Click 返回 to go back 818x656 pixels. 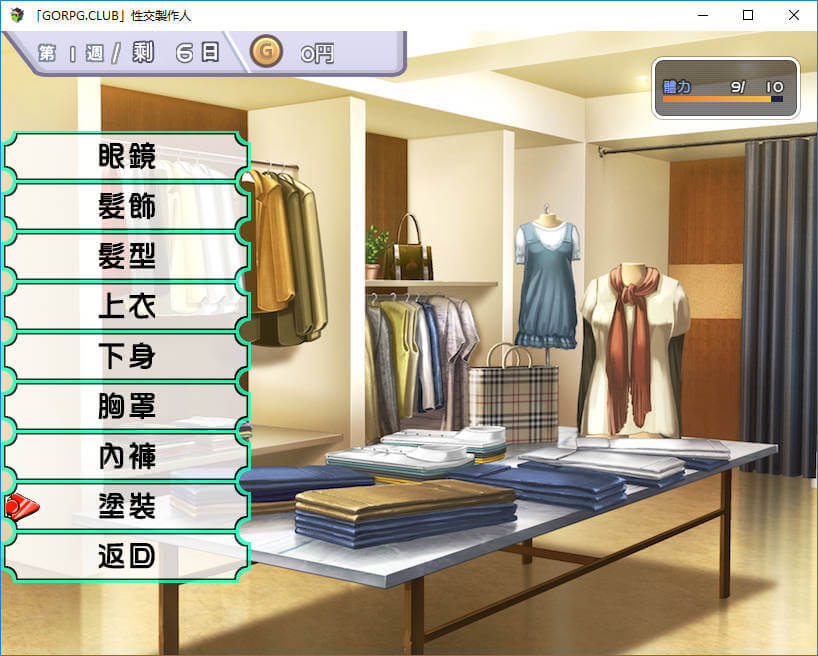127,556
